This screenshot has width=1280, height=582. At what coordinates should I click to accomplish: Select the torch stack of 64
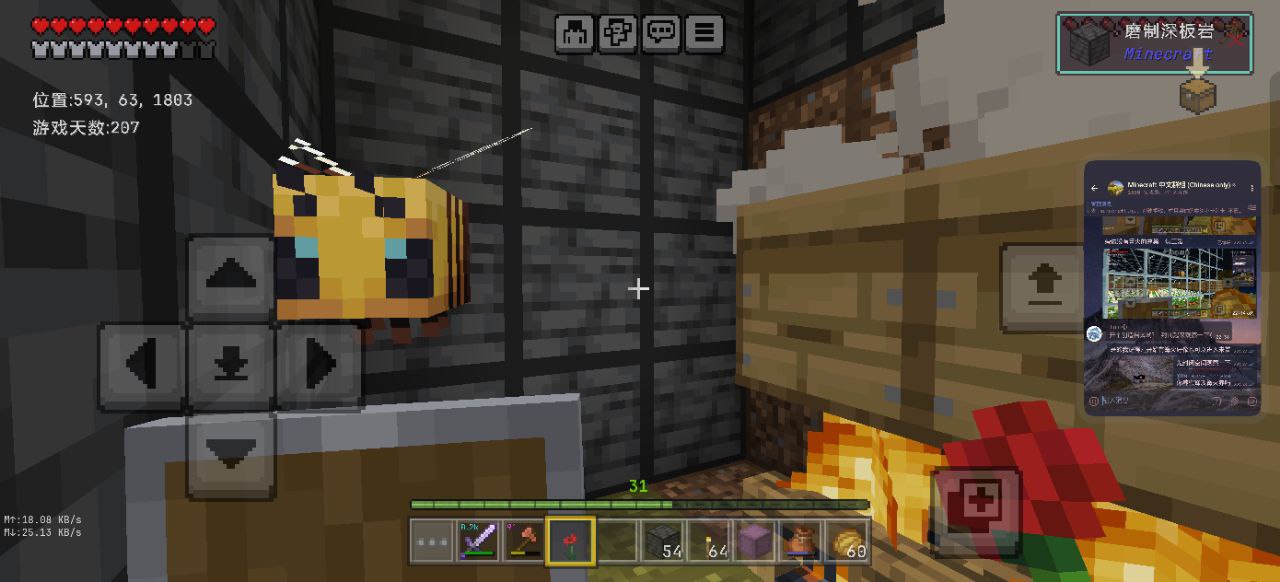[708, 541]
